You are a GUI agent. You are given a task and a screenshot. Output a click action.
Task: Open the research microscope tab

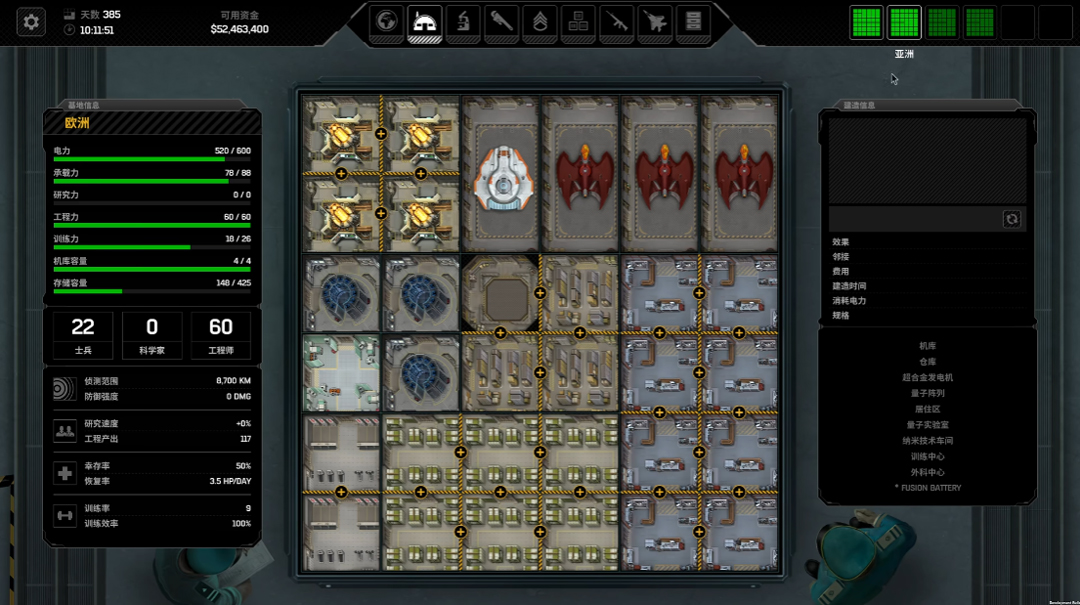pos(463,21)
